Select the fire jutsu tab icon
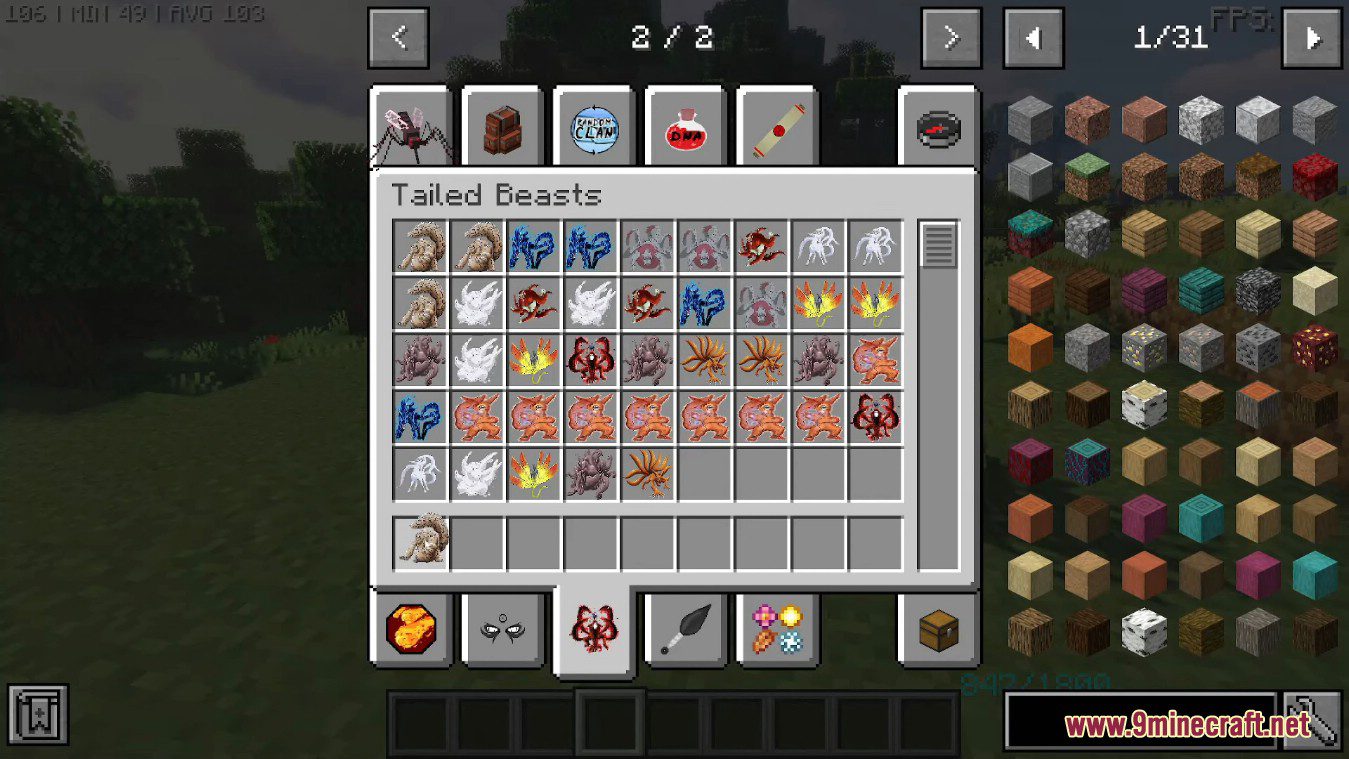Image resolution: width=1349 pixels, height=759 pixels. 413,629
